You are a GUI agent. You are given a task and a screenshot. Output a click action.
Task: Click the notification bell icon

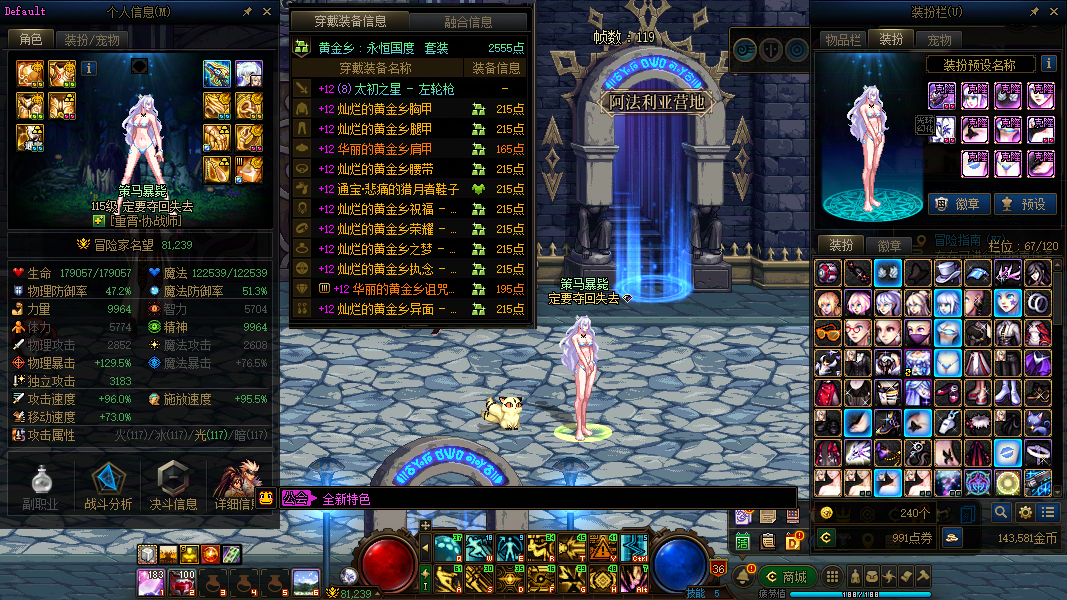pyautogui.click(x=742, y=577)
